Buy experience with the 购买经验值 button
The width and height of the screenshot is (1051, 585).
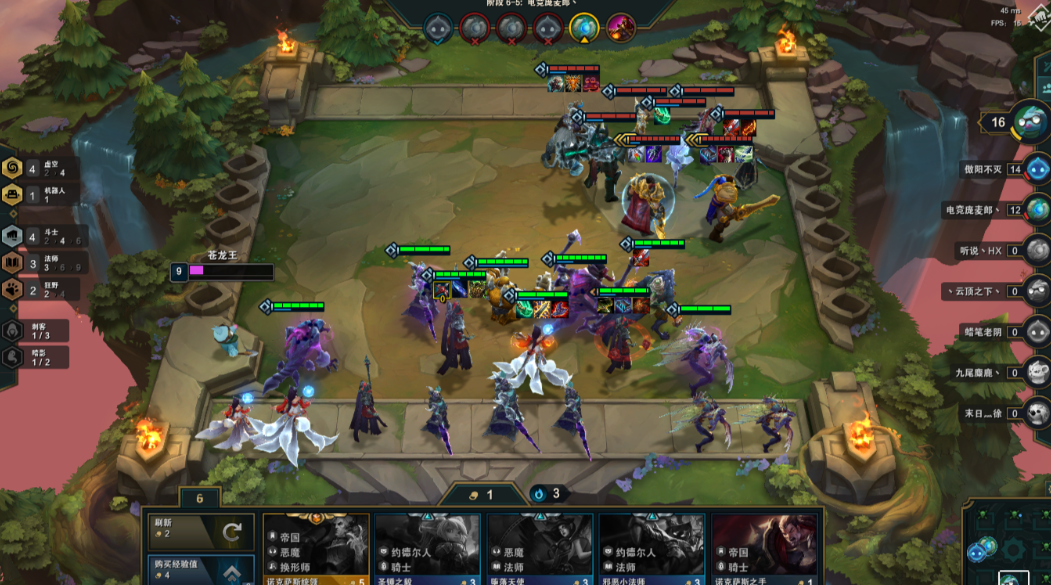tap(199, 569)
